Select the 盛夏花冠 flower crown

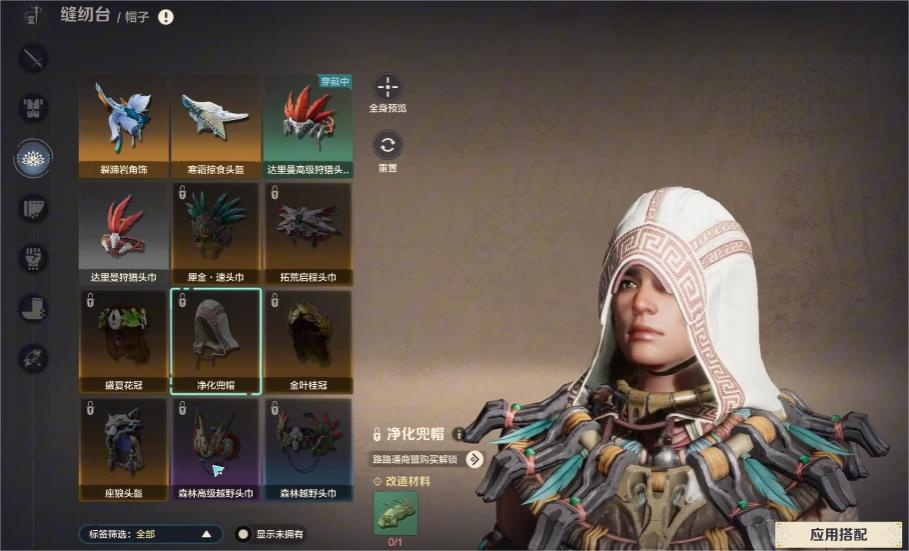pyautogui.click(x=124, y=340)
